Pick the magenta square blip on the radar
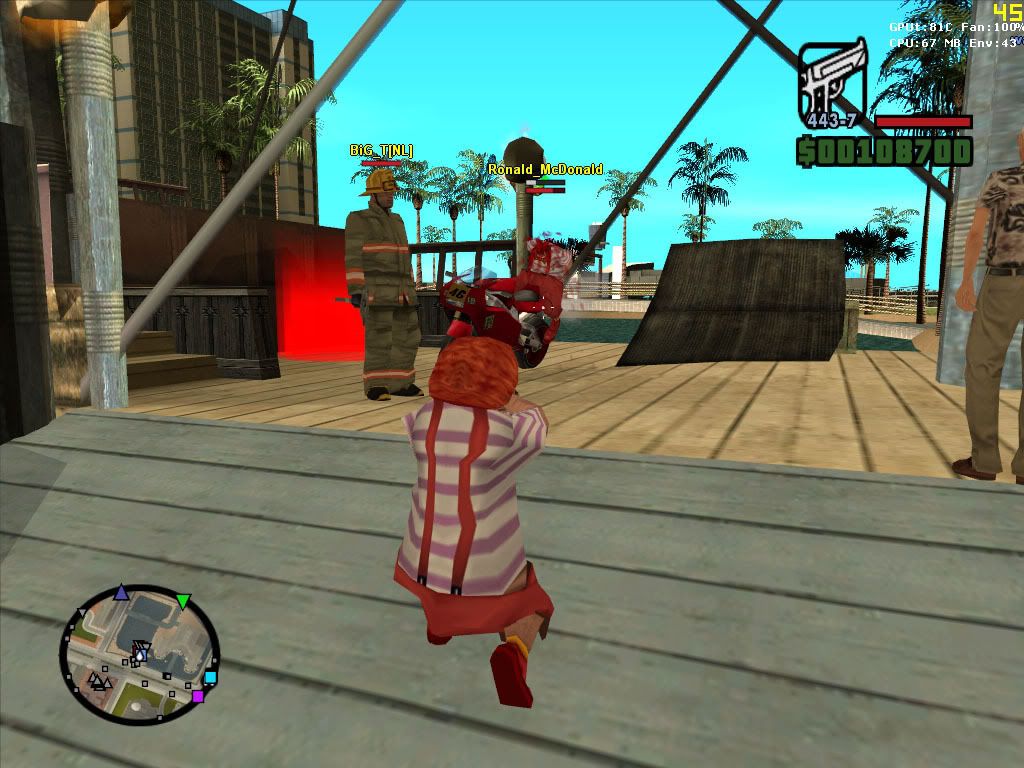The height and width of the screenshot is (768, 1024). click(198, 696)
